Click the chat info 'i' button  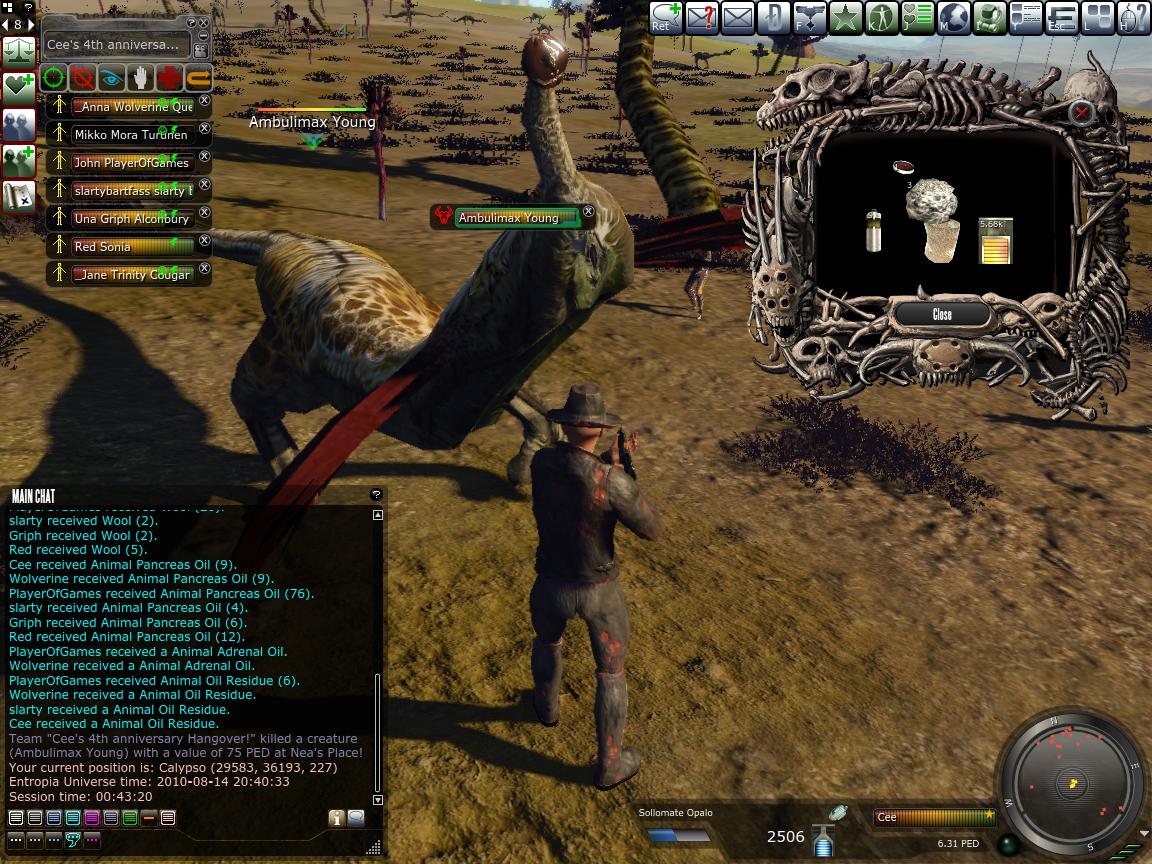[336, 818]
